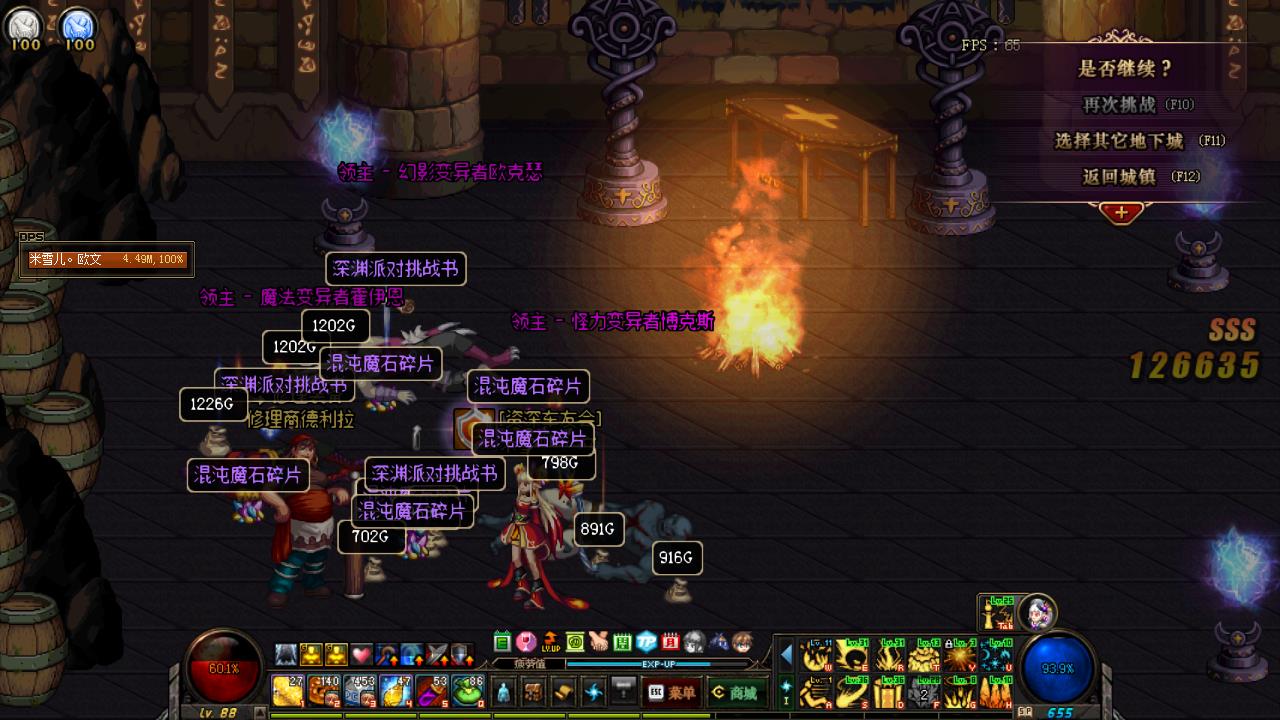This screenshot has height=720, width=1280.
Task: Open the scroll quest icon
Action: coord(564,691)
